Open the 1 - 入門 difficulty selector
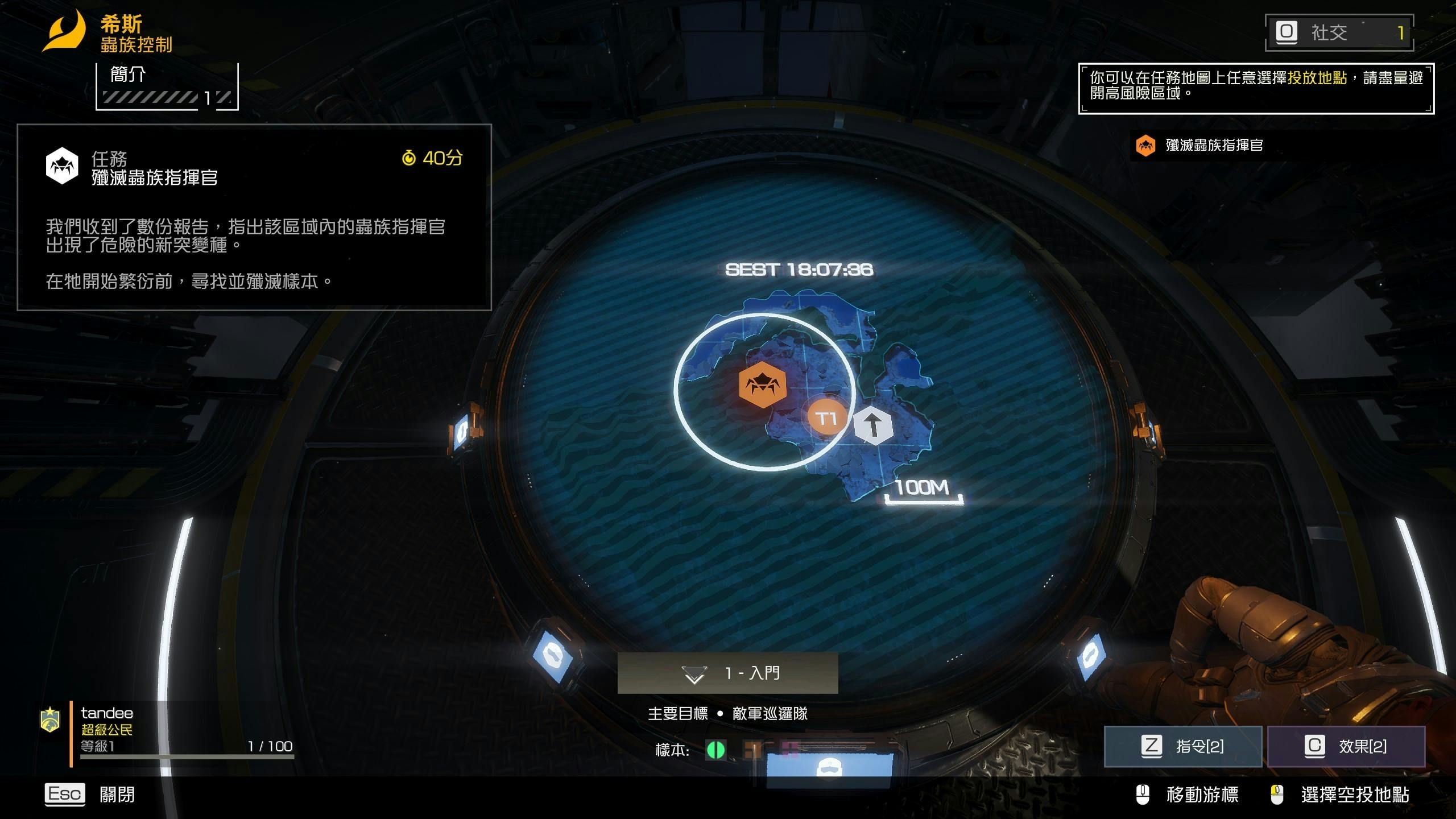Viewport: 1456px width, 819px height. 727,673
